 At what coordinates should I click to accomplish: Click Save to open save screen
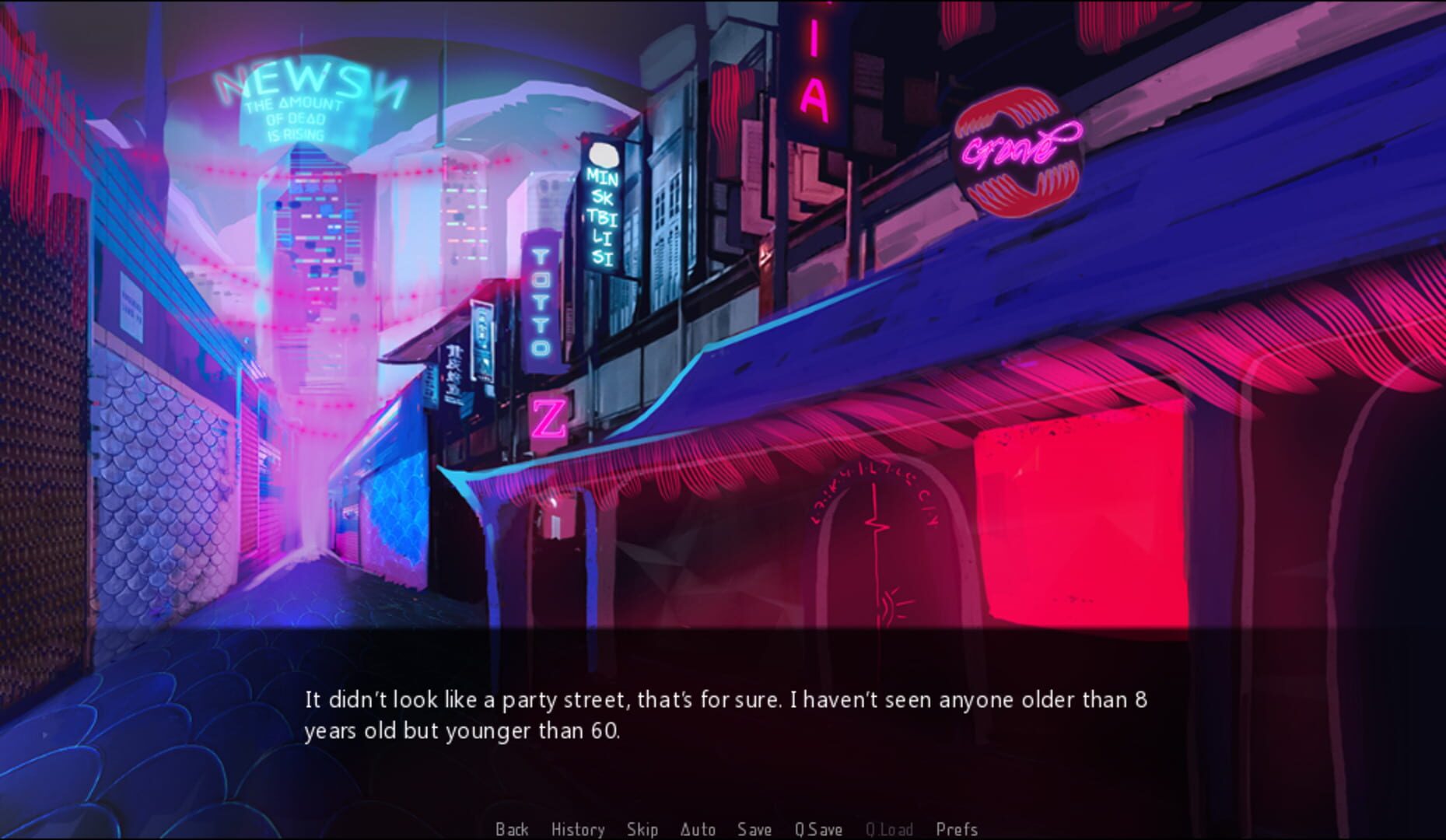coord(754,829)
